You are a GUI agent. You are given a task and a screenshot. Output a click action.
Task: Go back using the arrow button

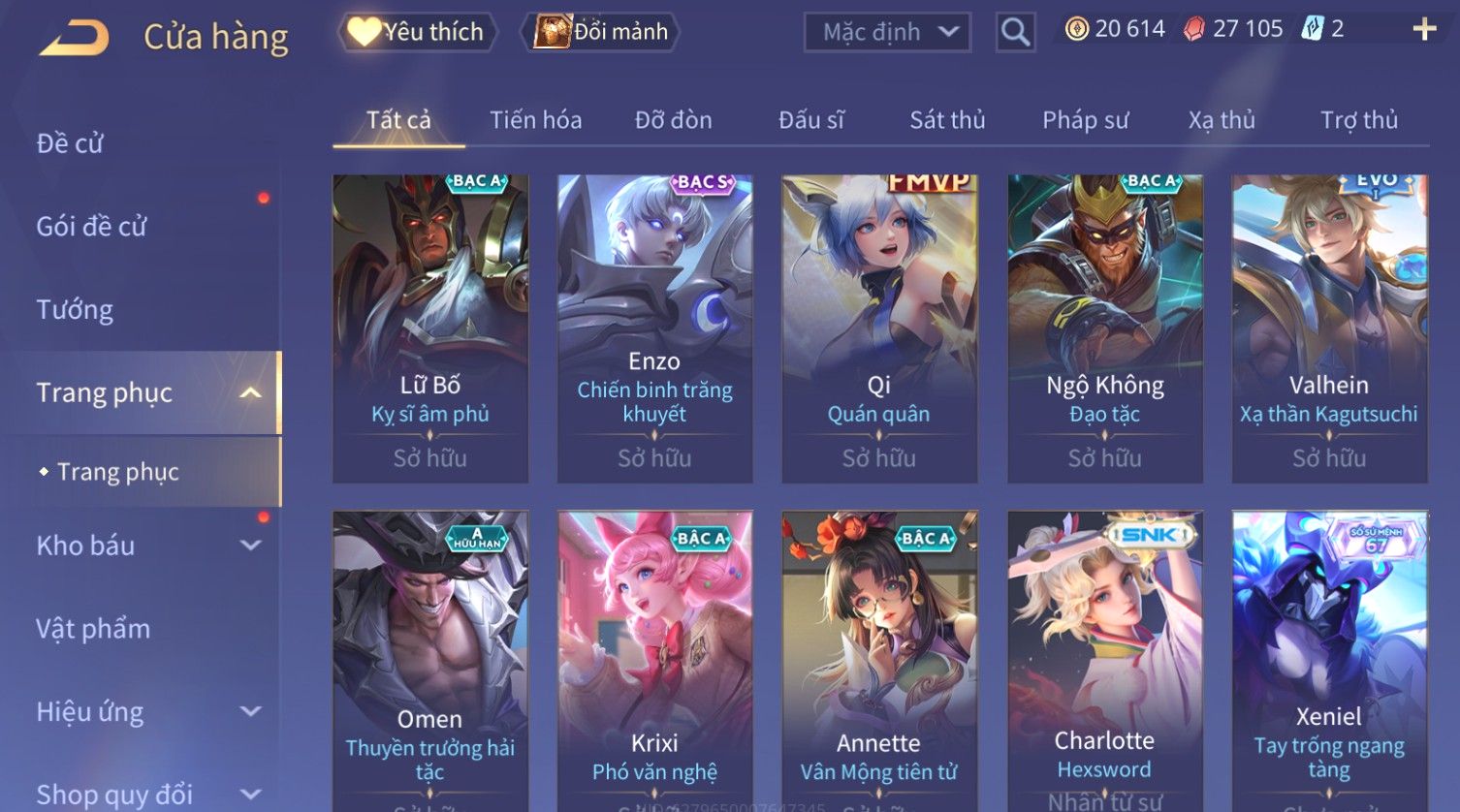[x=74, y=37]
